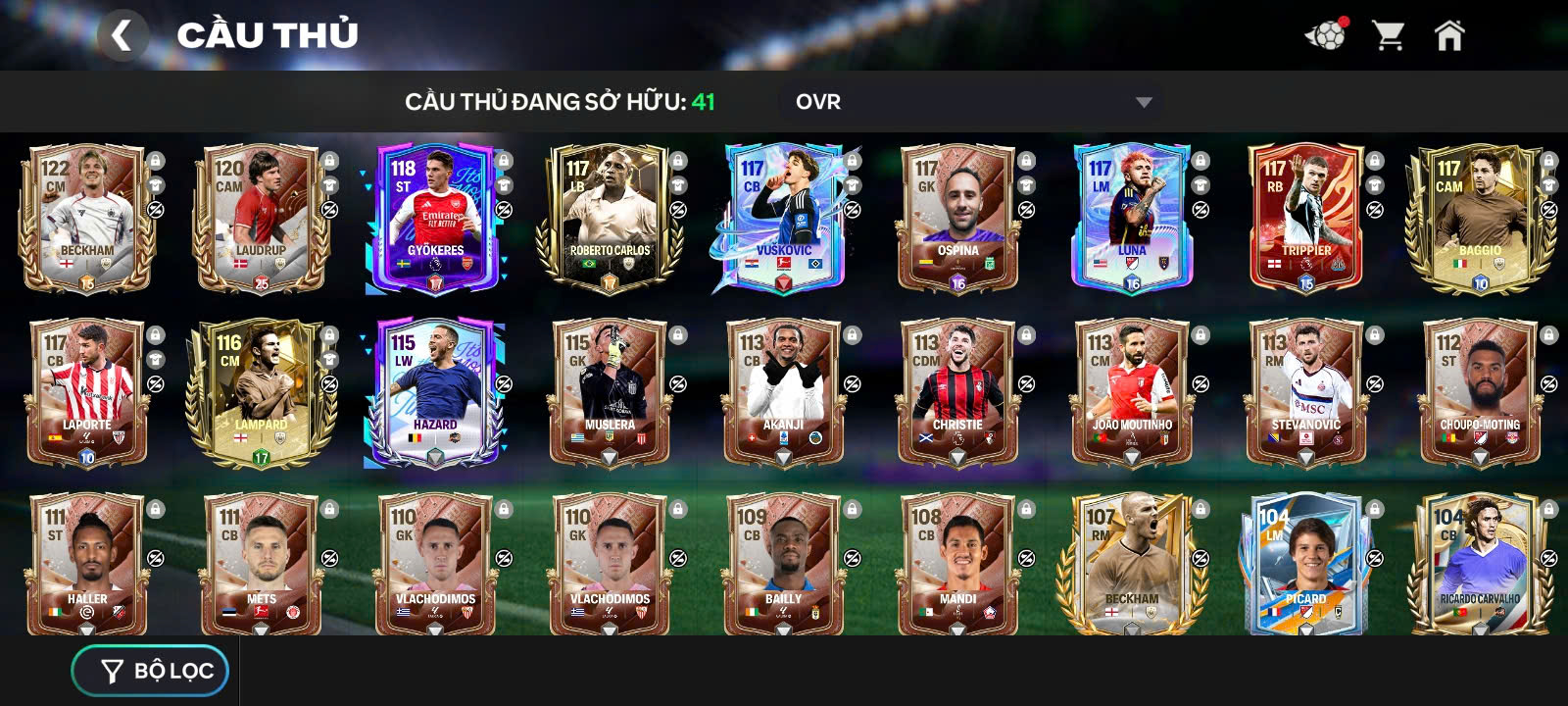The height and width of the screenshot is (706, 1568).
Task: Choose the 115 LW Hazard card
Action: pos(434,394)
